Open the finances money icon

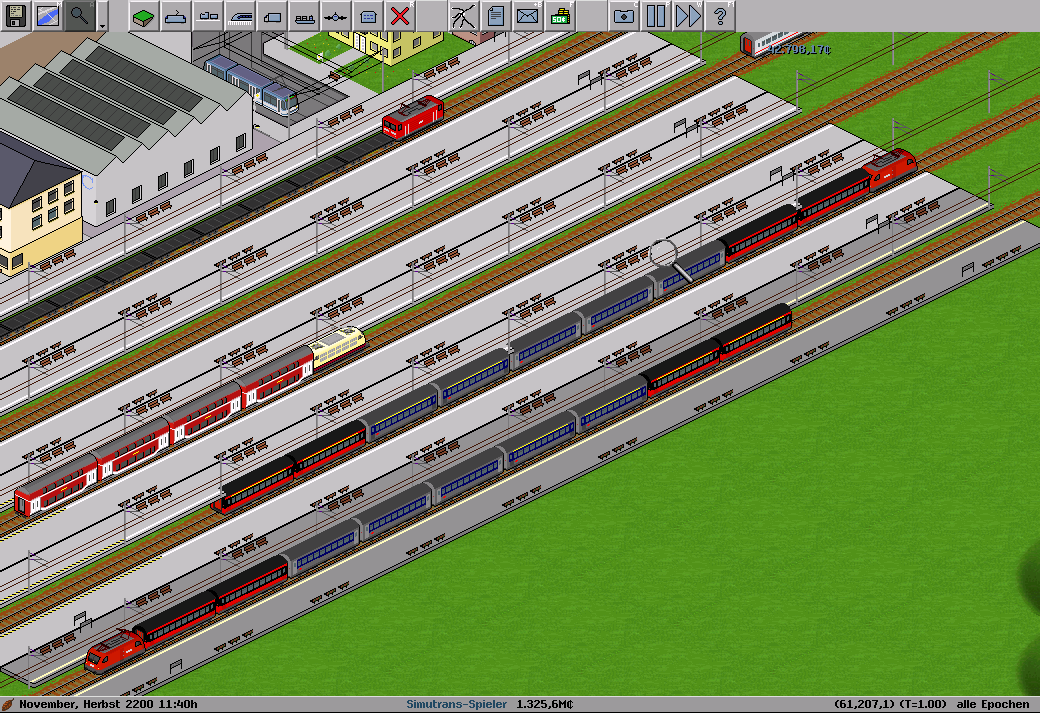559,15
